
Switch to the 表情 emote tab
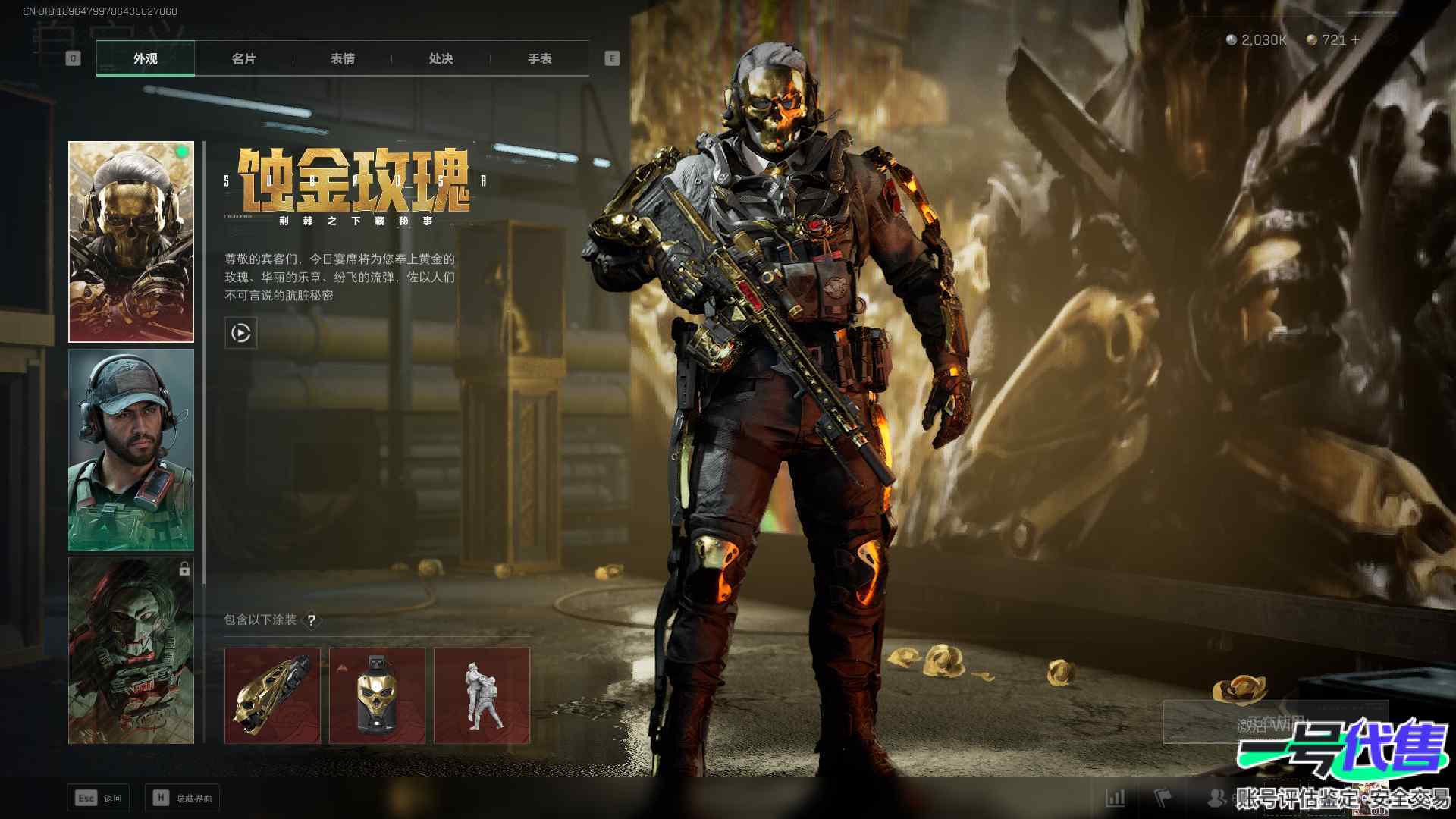tap(342, 58)
